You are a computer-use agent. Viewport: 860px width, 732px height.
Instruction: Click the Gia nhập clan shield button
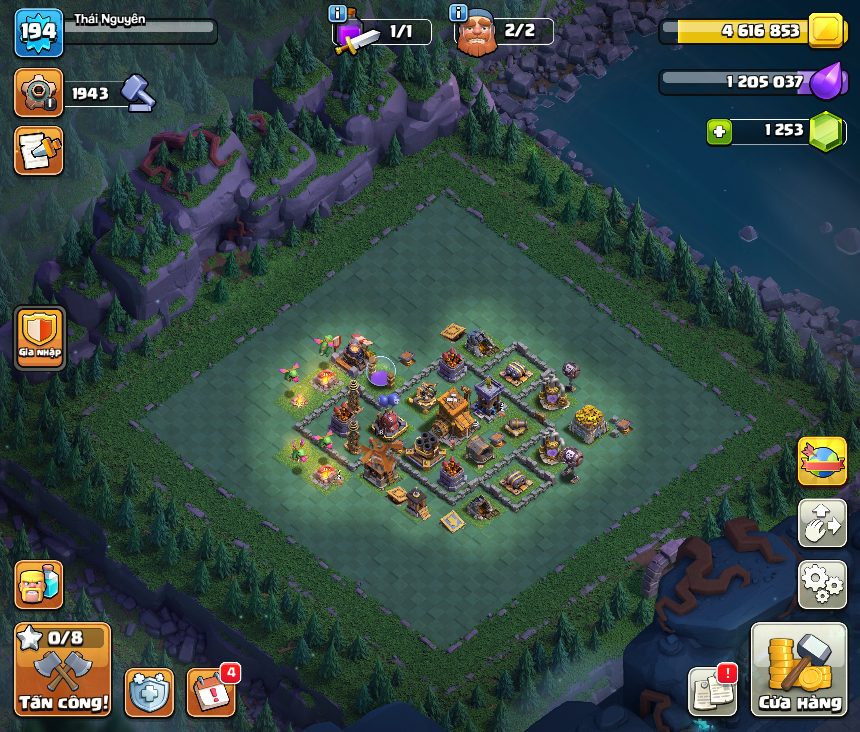click(40, 338)
